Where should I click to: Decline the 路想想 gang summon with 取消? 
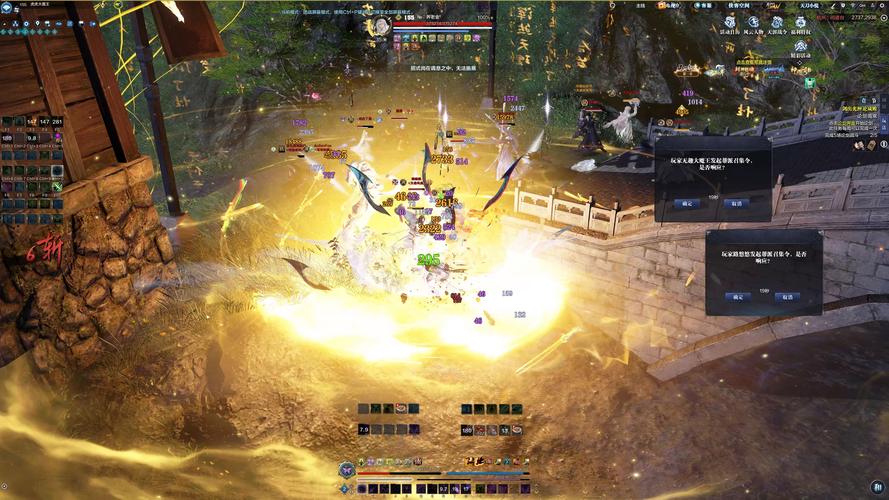pos(789,297)
